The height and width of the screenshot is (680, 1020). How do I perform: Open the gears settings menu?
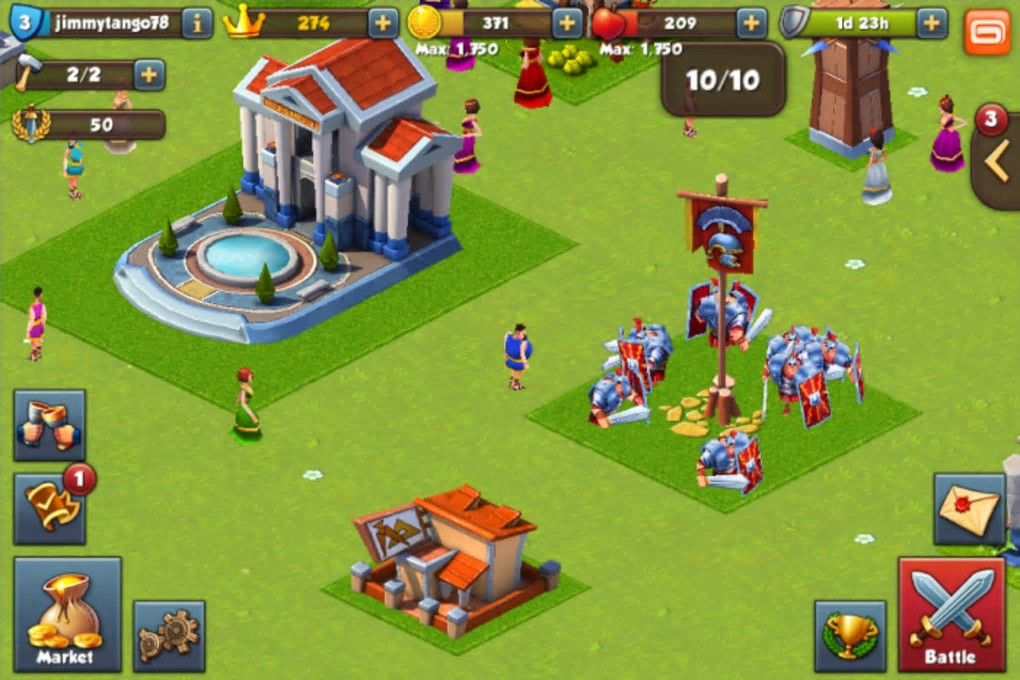click(x=169, y=635)
